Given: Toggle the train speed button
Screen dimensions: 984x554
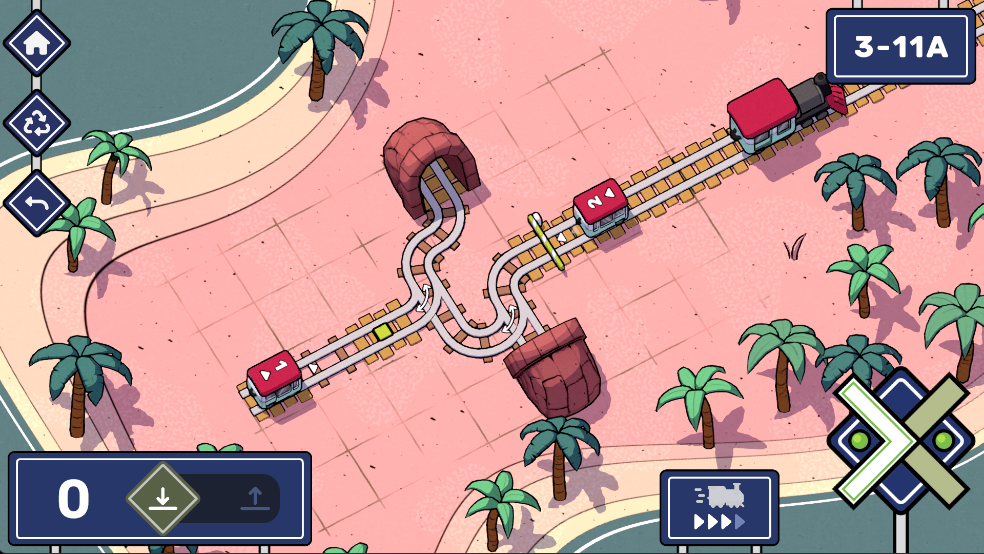Looking at the screenshot, I should tap(719, 508).
